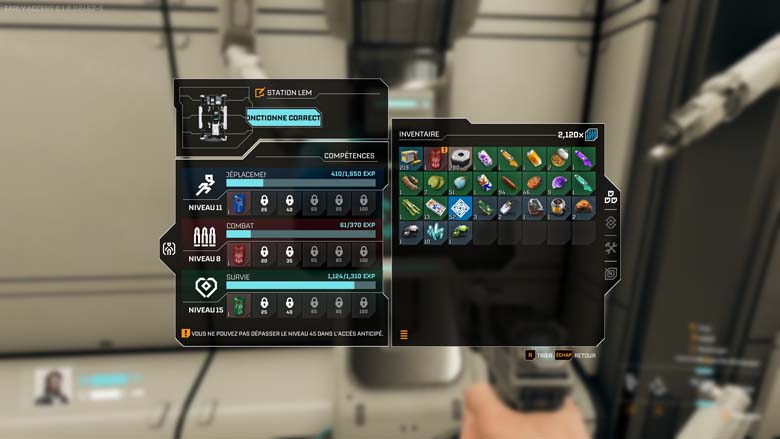Select the blue highlighted blueprint item
The image size is (780, 439).
pyautogui.click(x=460, y=208)
